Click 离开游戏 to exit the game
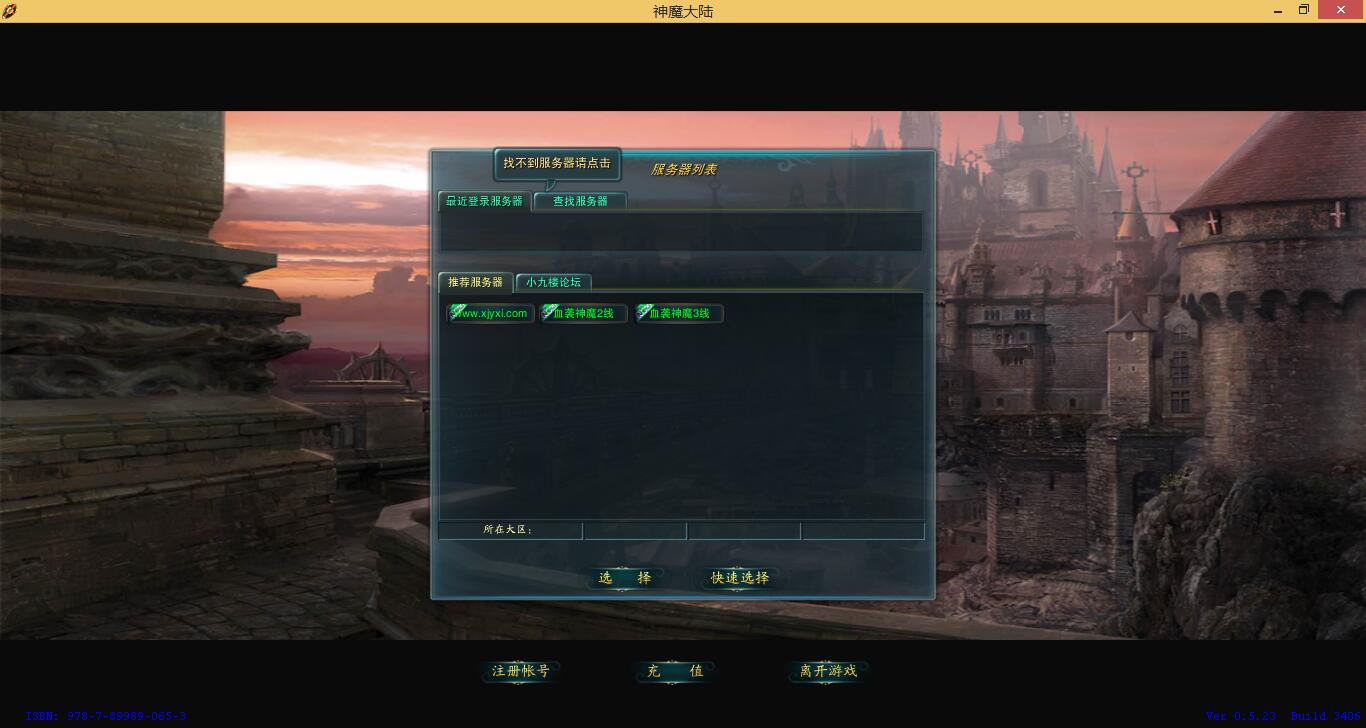 pos(826,671)
